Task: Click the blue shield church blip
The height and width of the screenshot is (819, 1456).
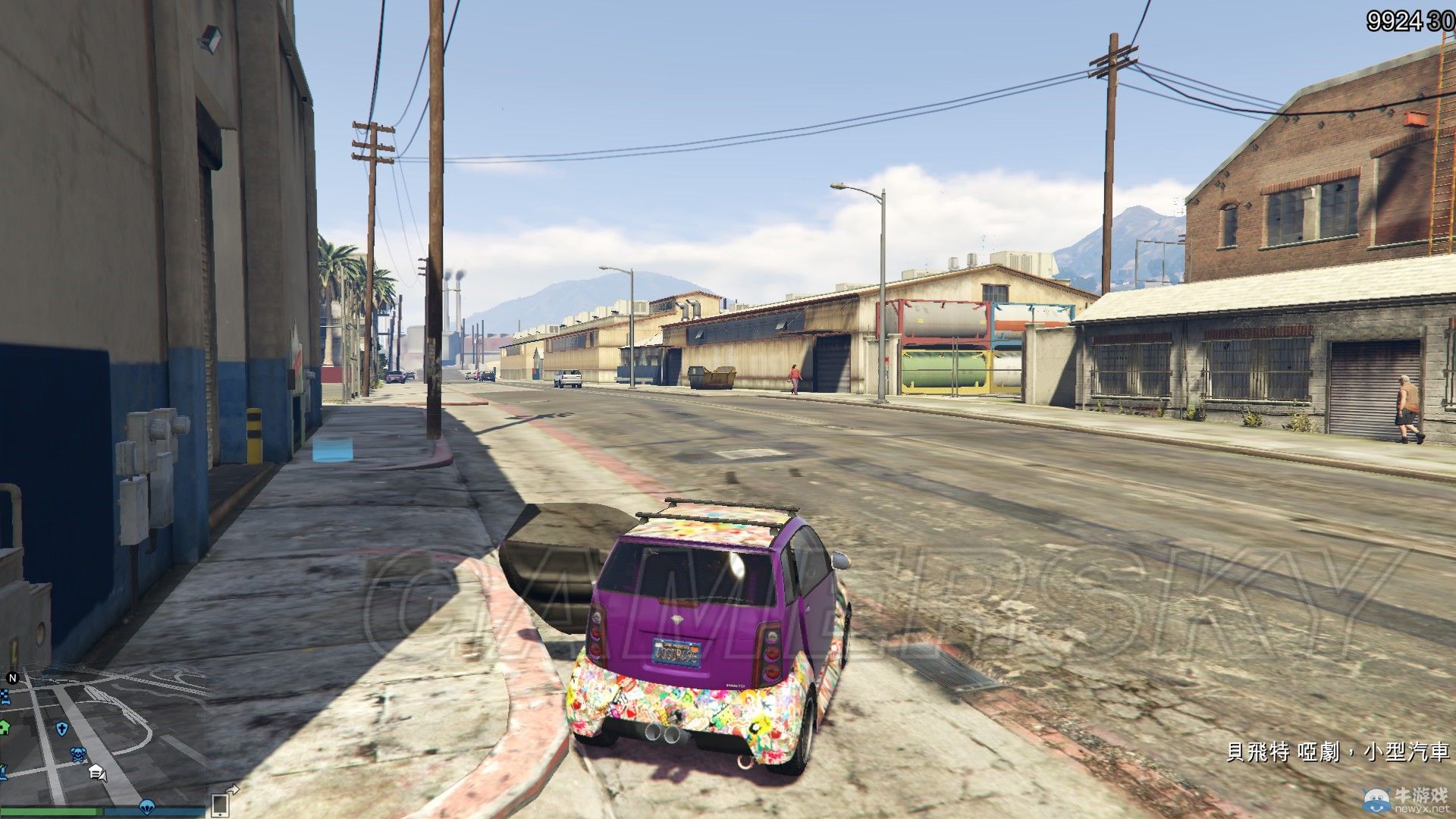Action: [62, 729]
